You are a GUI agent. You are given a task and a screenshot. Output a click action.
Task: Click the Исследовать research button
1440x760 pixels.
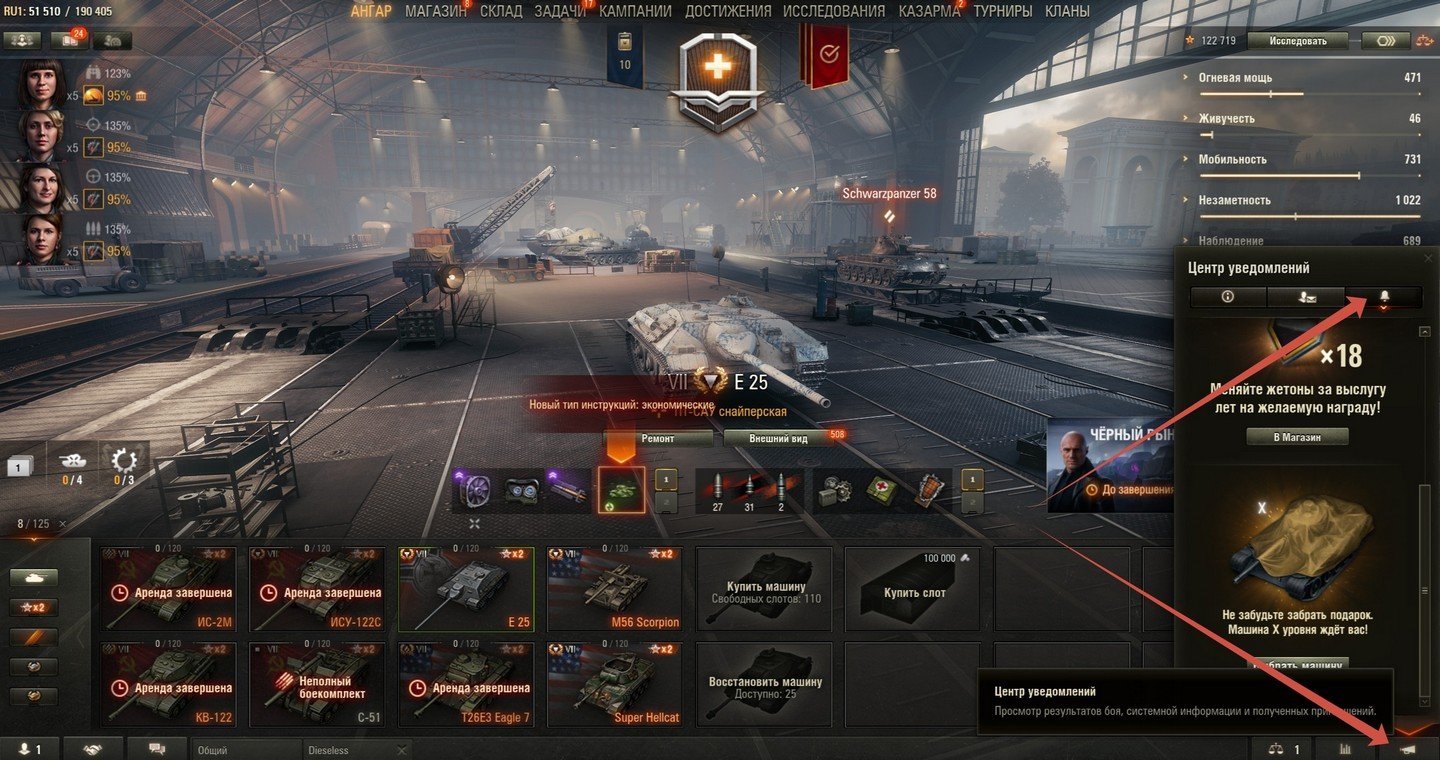coord(1298,41)
